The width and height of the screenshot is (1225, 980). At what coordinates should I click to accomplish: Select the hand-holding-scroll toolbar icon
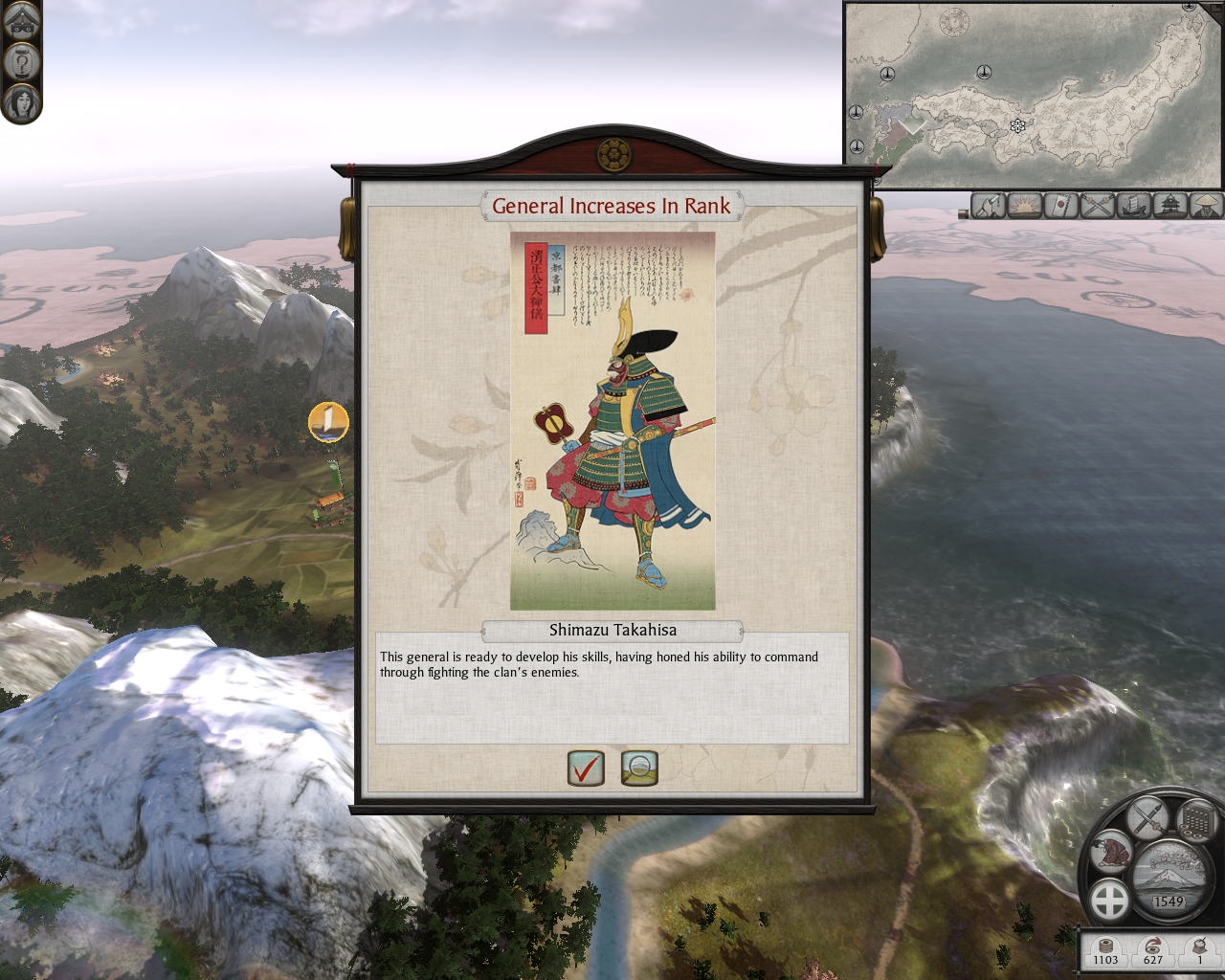[x=989, y=205]
